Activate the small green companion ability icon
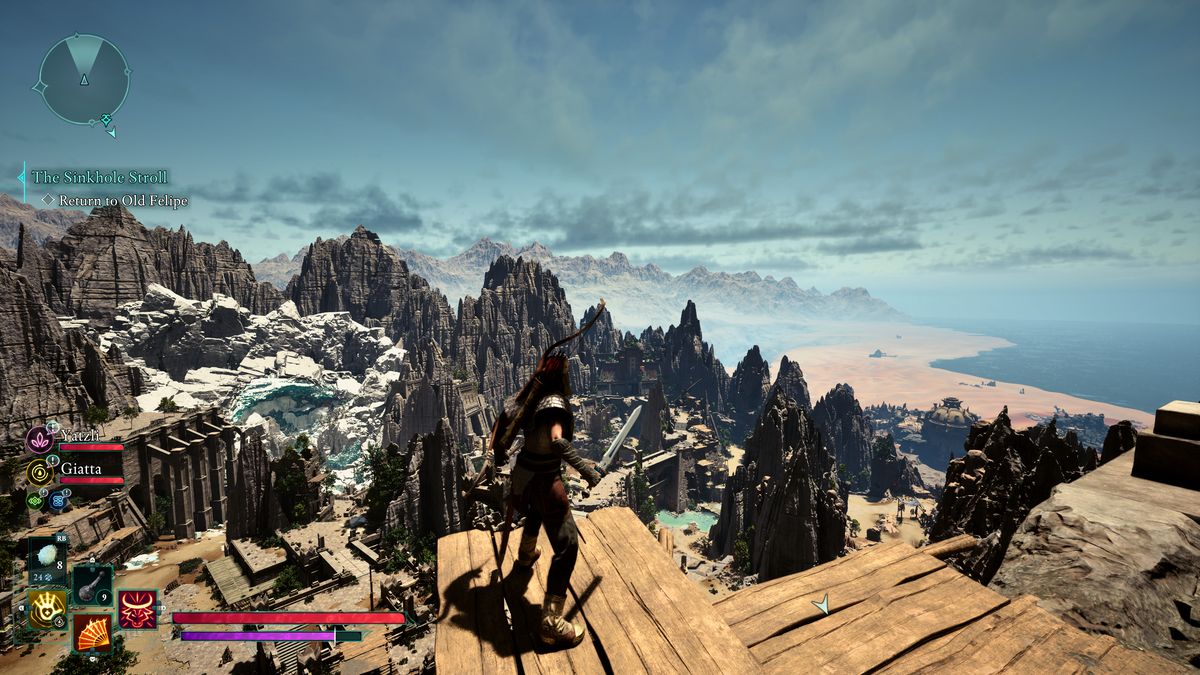Screen dimensions: 1200x675 [35, 499]
